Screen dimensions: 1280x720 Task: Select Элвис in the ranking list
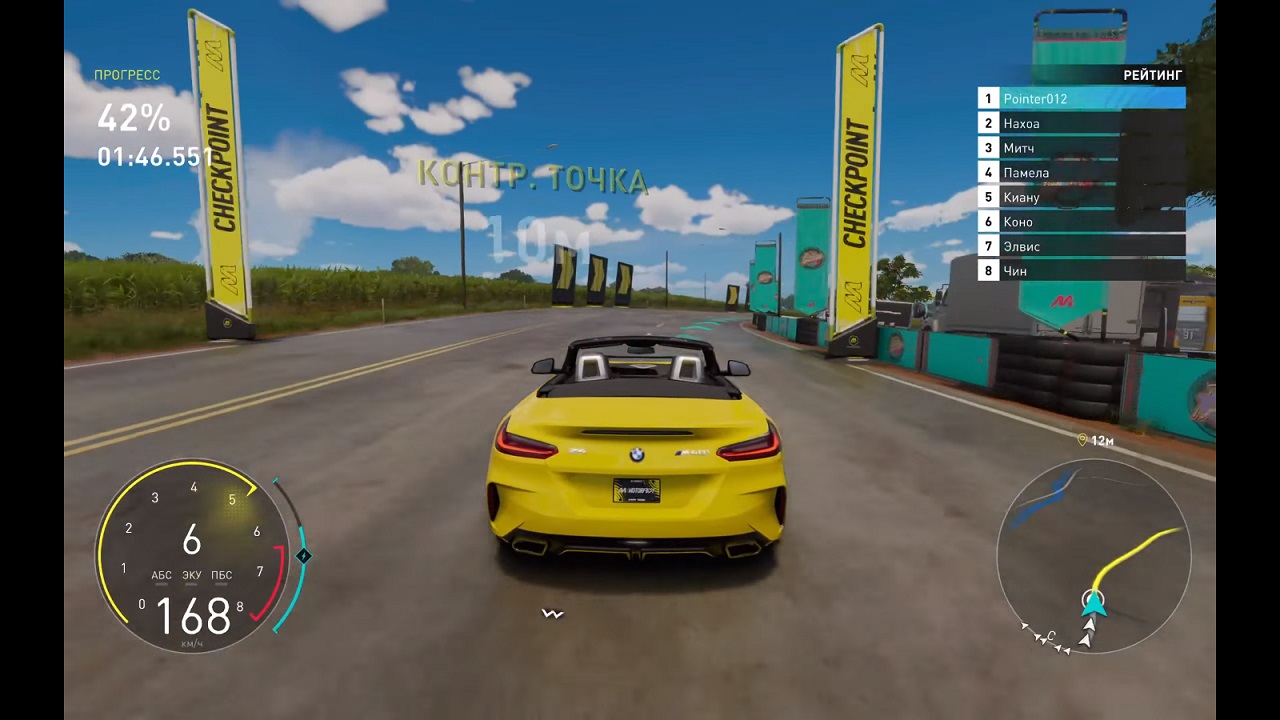point(1081,246)
